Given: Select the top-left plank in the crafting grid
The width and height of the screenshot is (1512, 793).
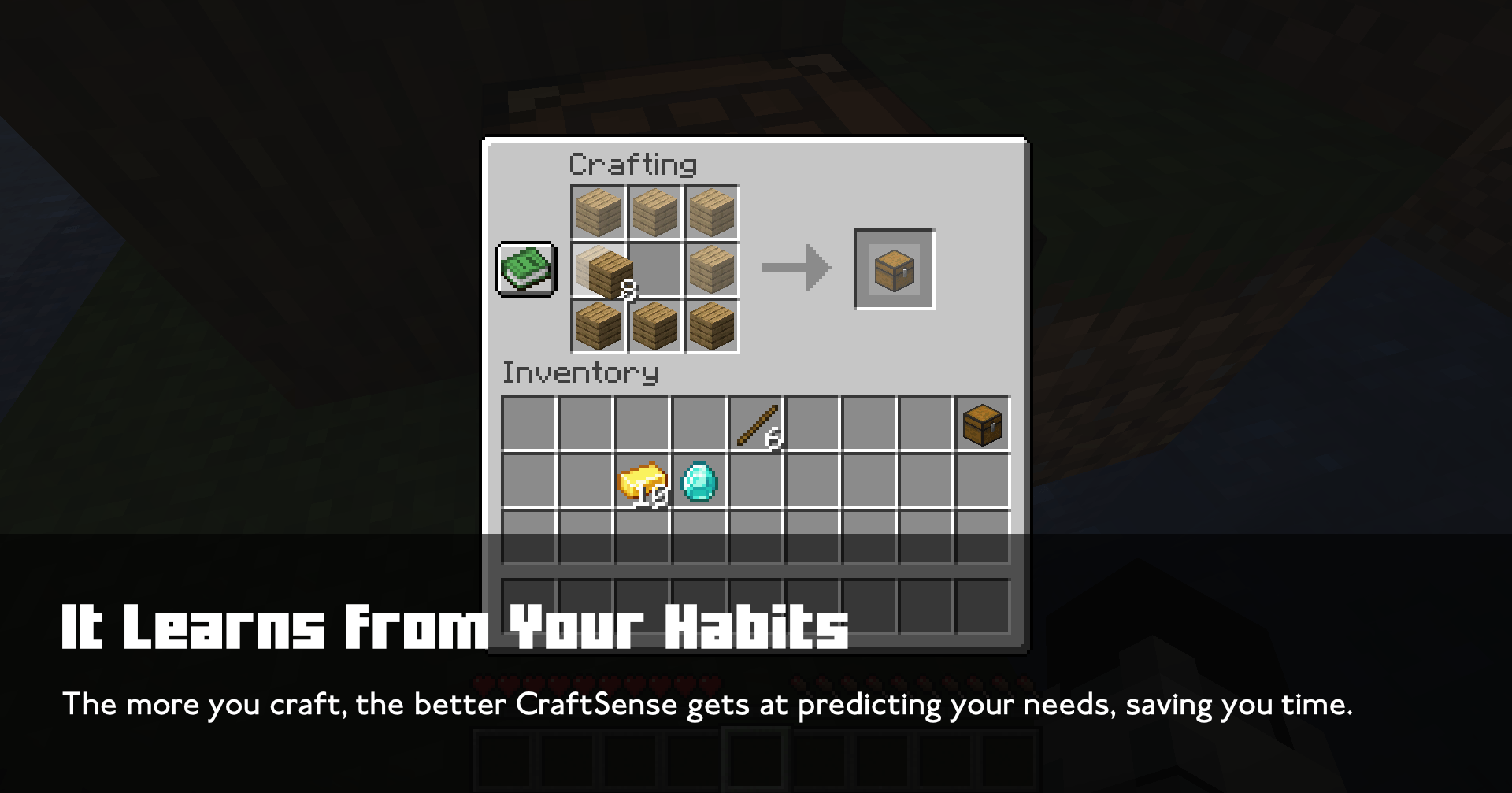Looking at the screenshot, I should click(x=597, y=211).
